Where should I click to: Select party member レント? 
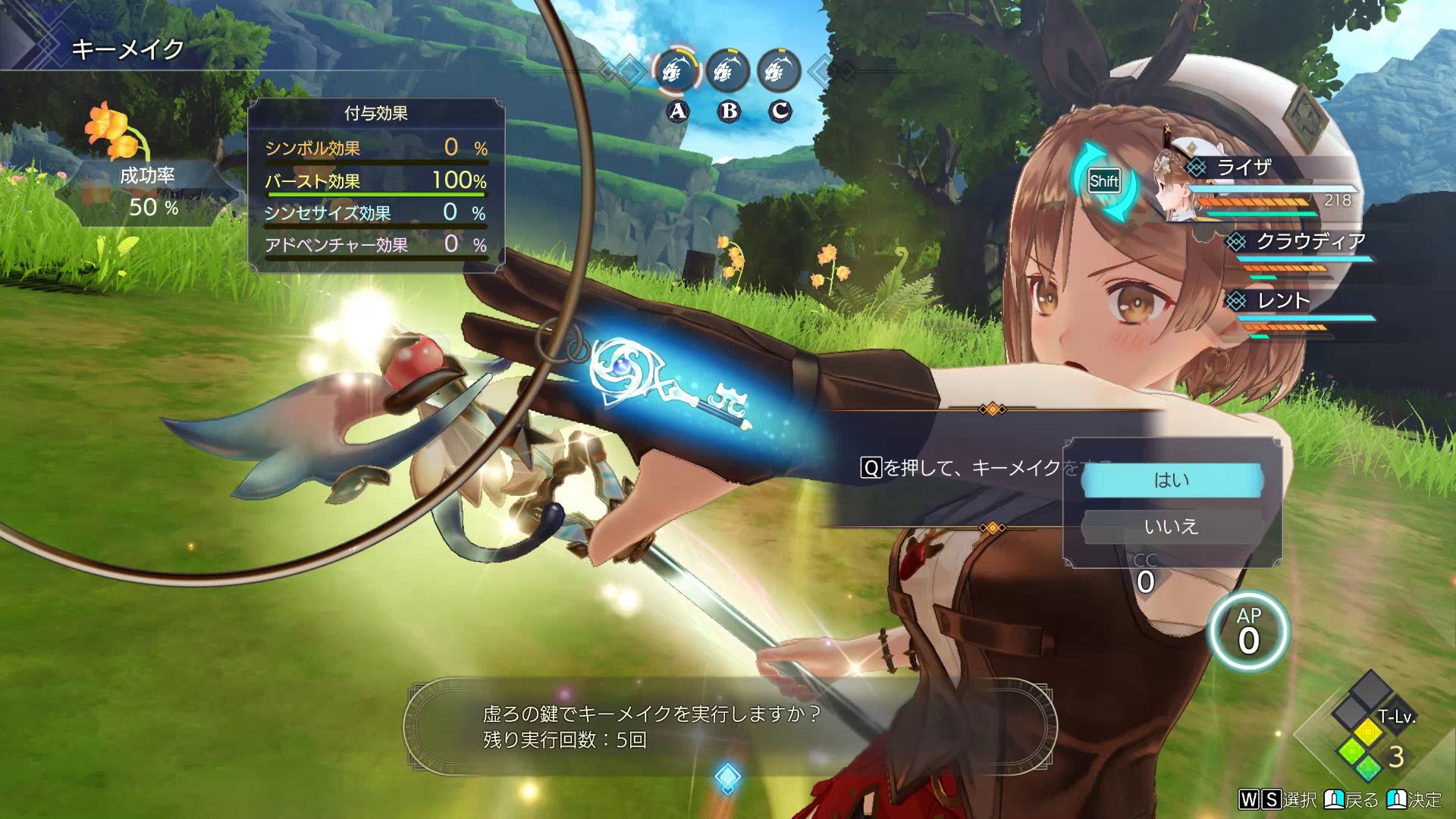click(1283, 301)
